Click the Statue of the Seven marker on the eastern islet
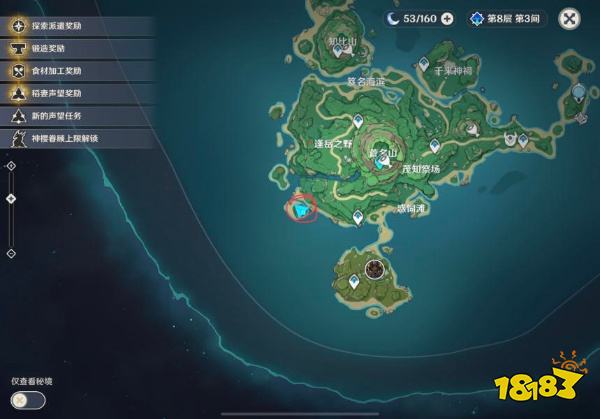600x419 pixels. 580,93
